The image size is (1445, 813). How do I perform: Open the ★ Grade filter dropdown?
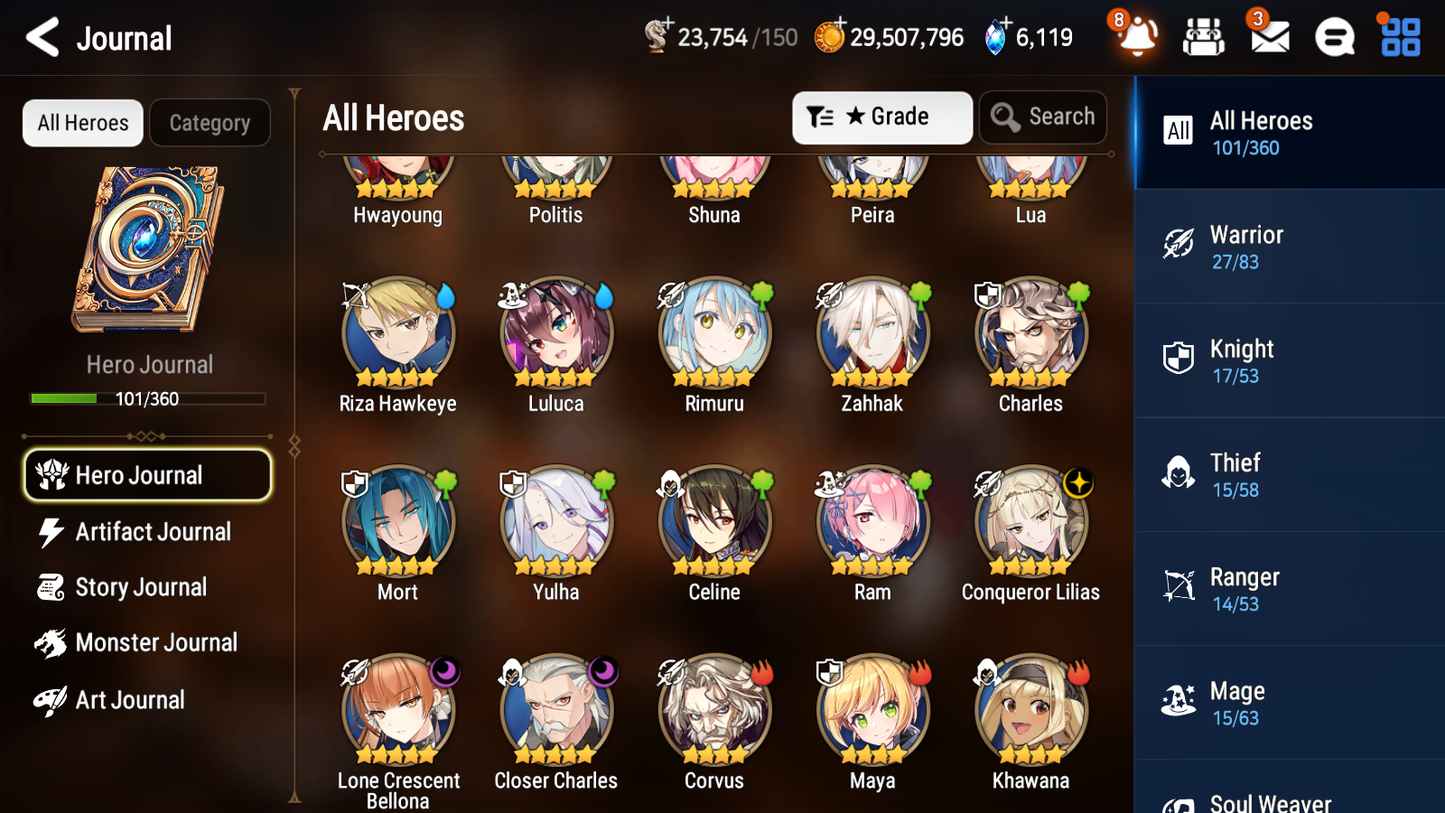tap(882, 117)
